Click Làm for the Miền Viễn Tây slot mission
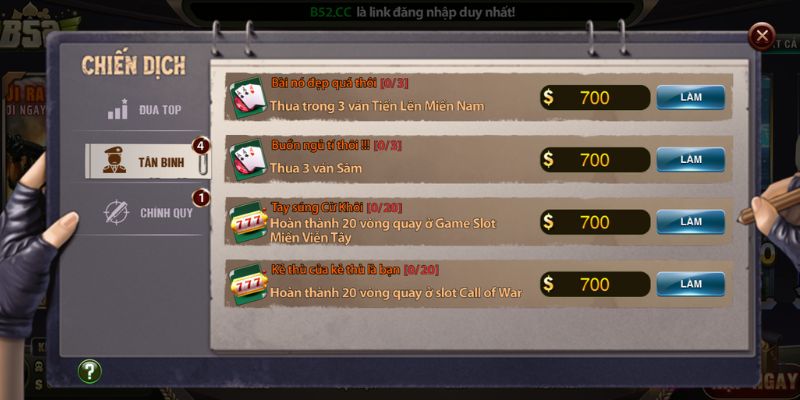 (690, 222)
